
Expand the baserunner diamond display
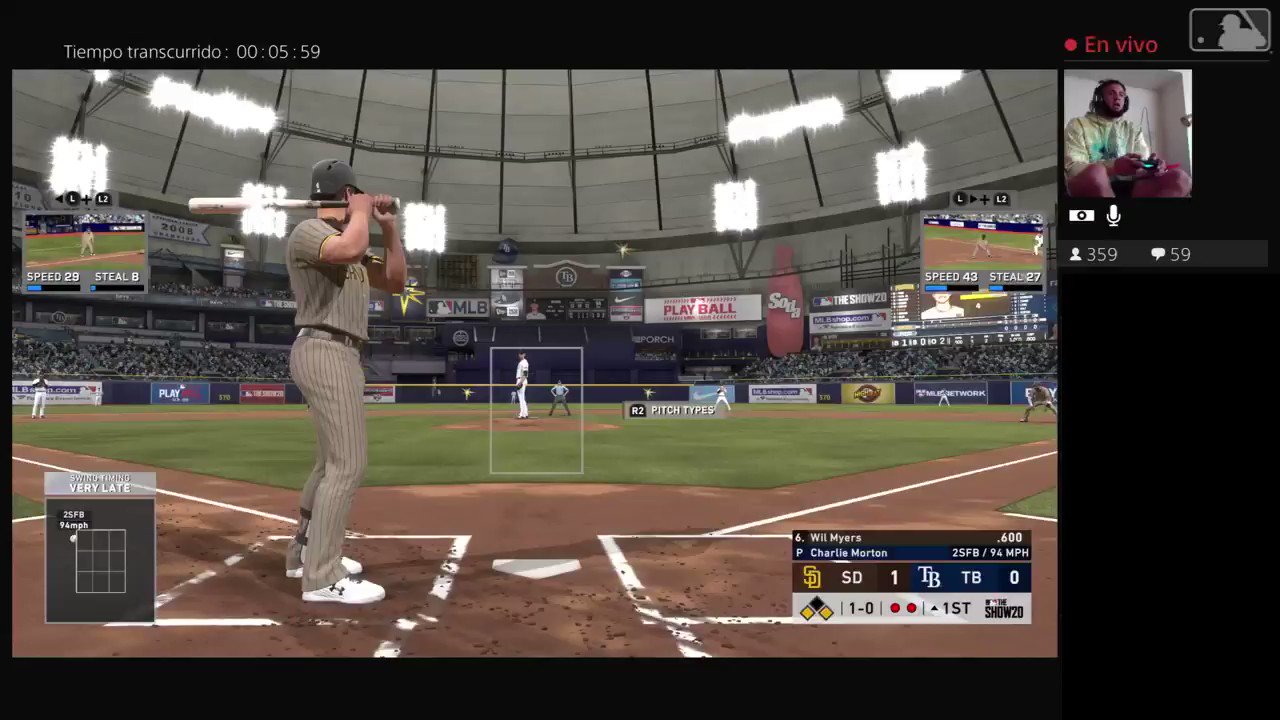(x=817, y=608)
